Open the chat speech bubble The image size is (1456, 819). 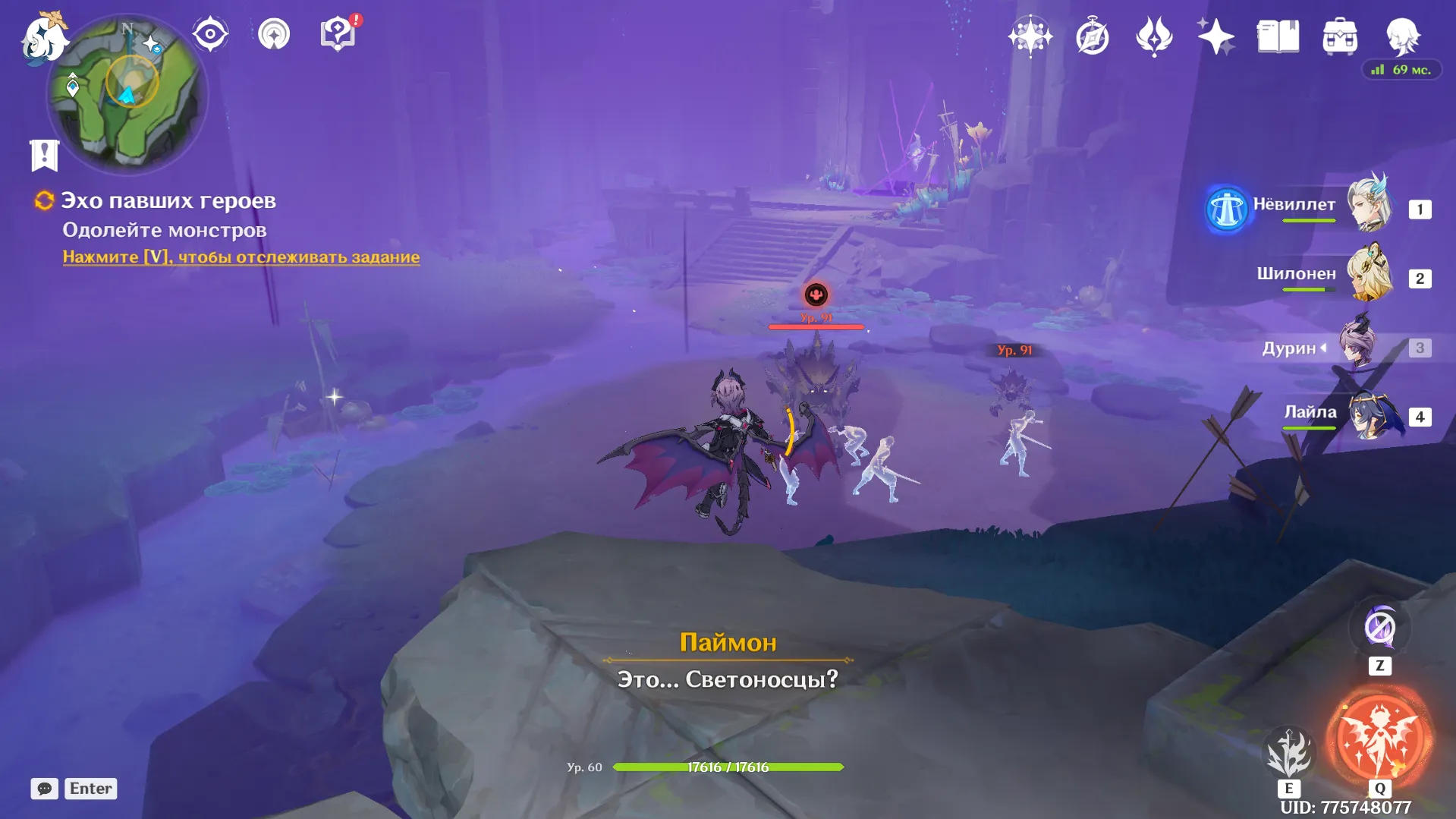click(45, 789)
